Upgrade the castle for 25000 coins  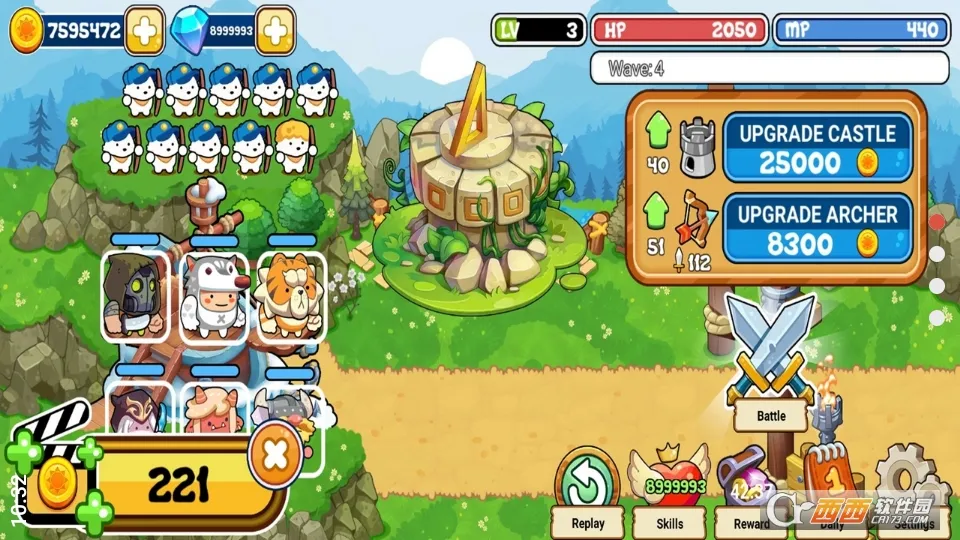tap(818, 146)
